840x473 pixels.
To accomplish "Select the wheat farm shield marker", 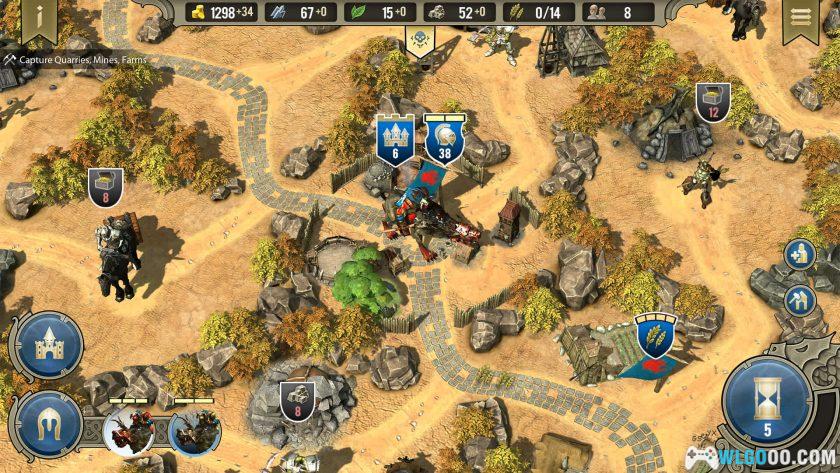I will [x=656, y=334].
